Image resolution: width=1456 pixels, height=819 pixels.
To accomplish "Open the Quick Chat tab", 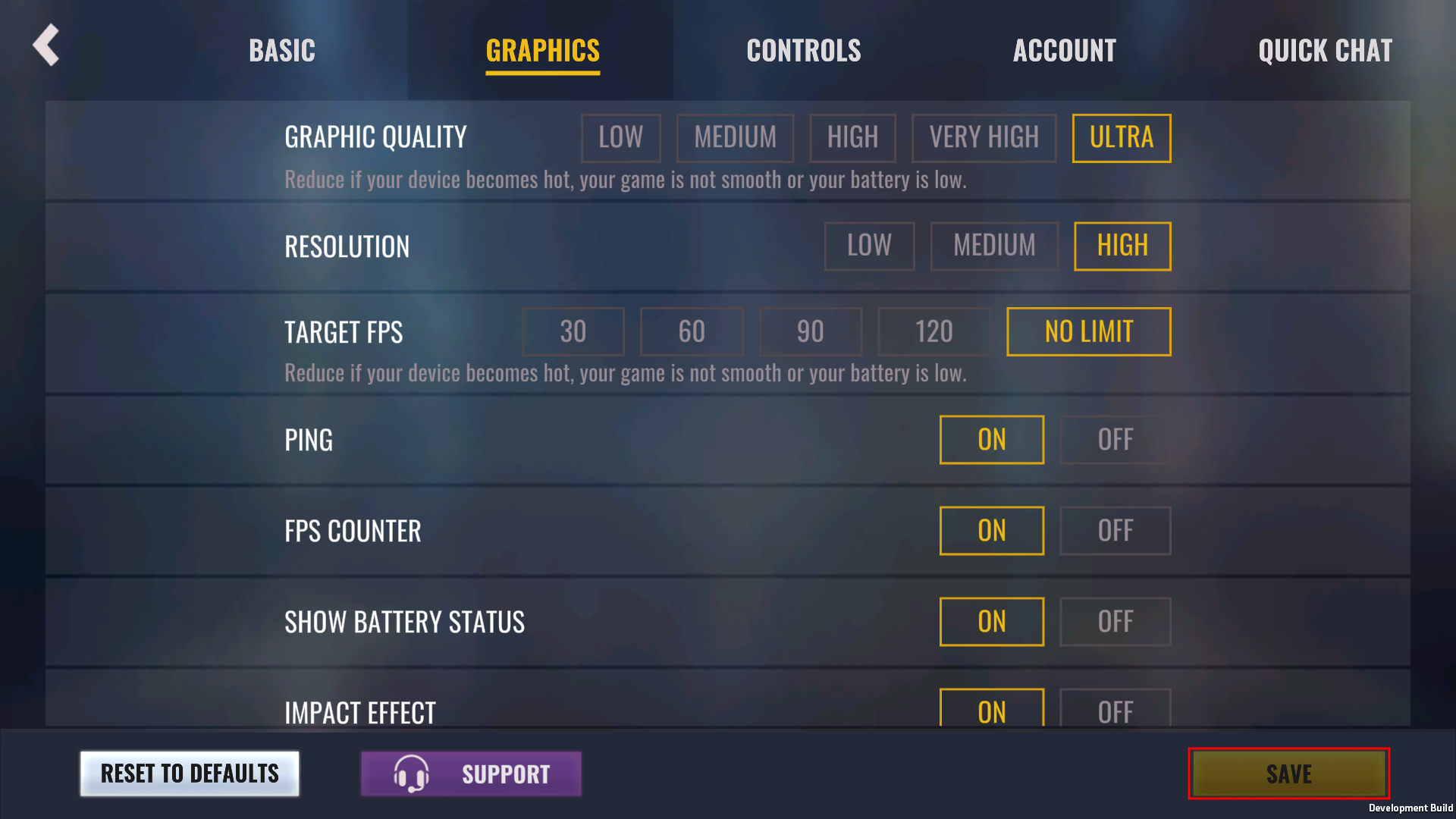I will point(1325,51).
